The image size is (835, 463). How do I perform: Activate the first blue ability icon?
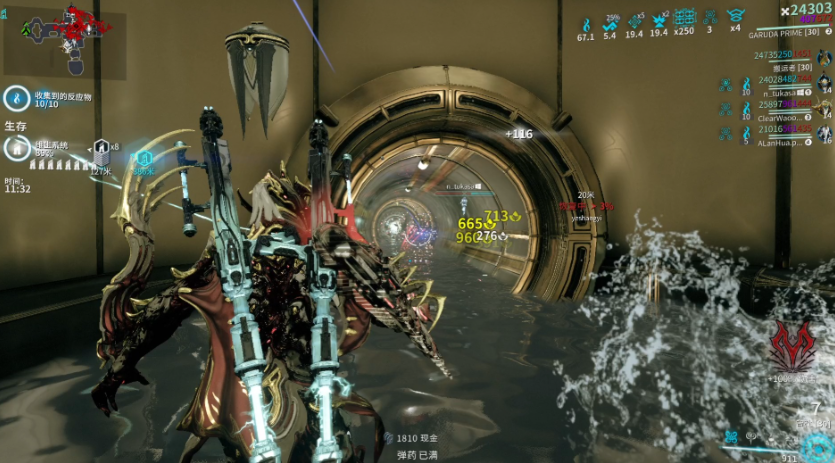[733, 437]
